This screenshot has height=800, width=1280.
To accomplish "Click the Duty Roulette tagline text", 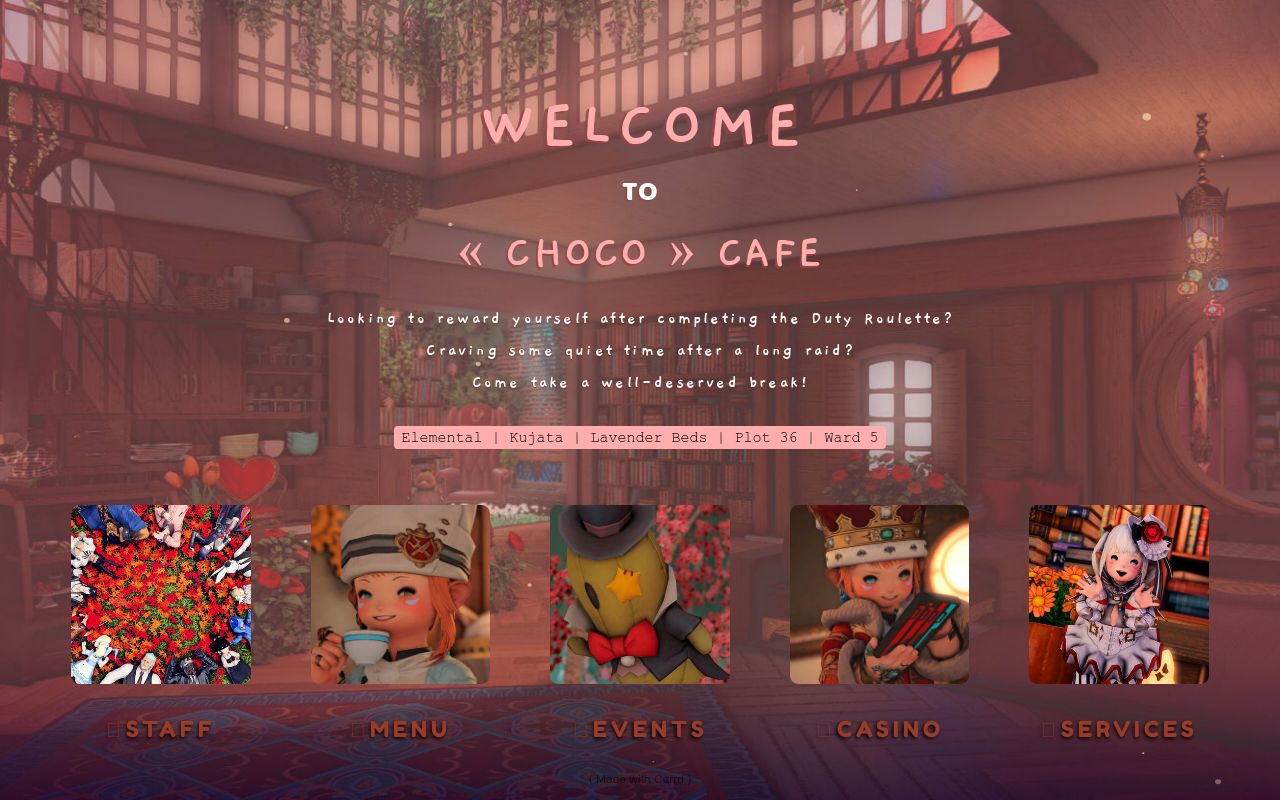I will tap(640, 318).
